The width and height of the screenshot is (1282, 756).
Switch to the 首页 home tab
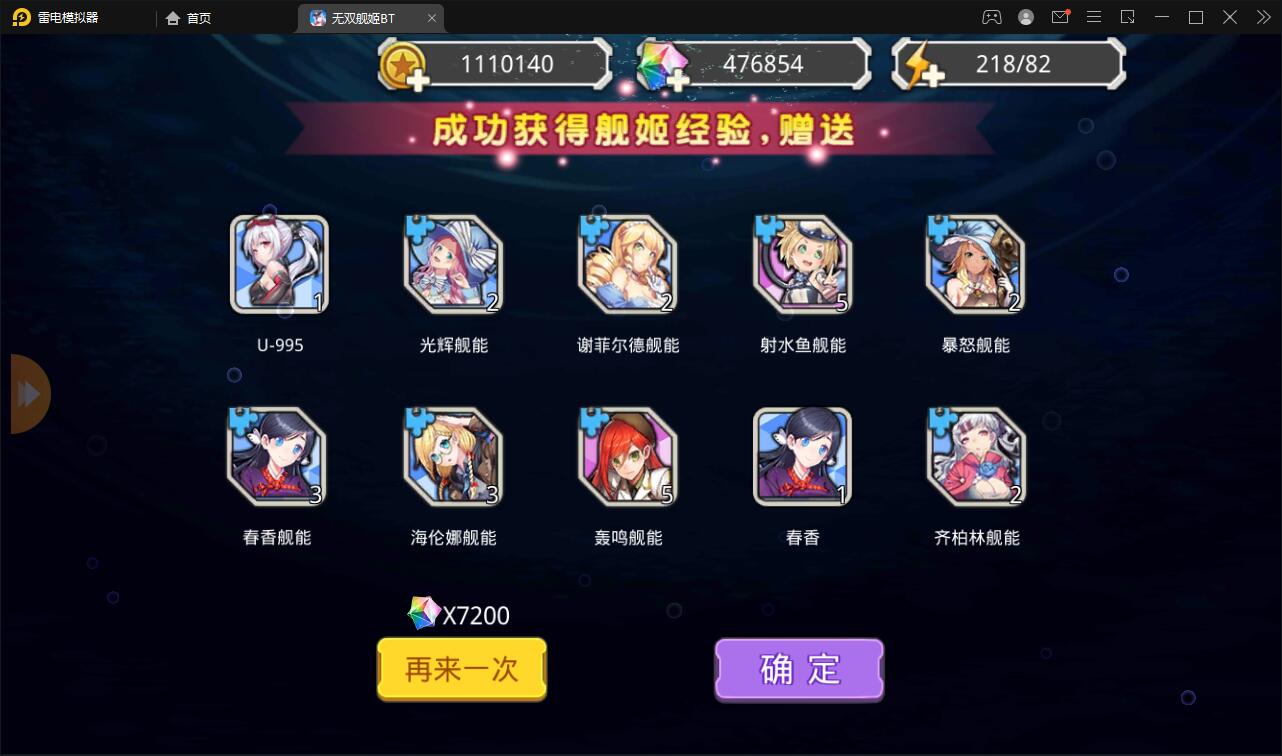click(190, 17)
